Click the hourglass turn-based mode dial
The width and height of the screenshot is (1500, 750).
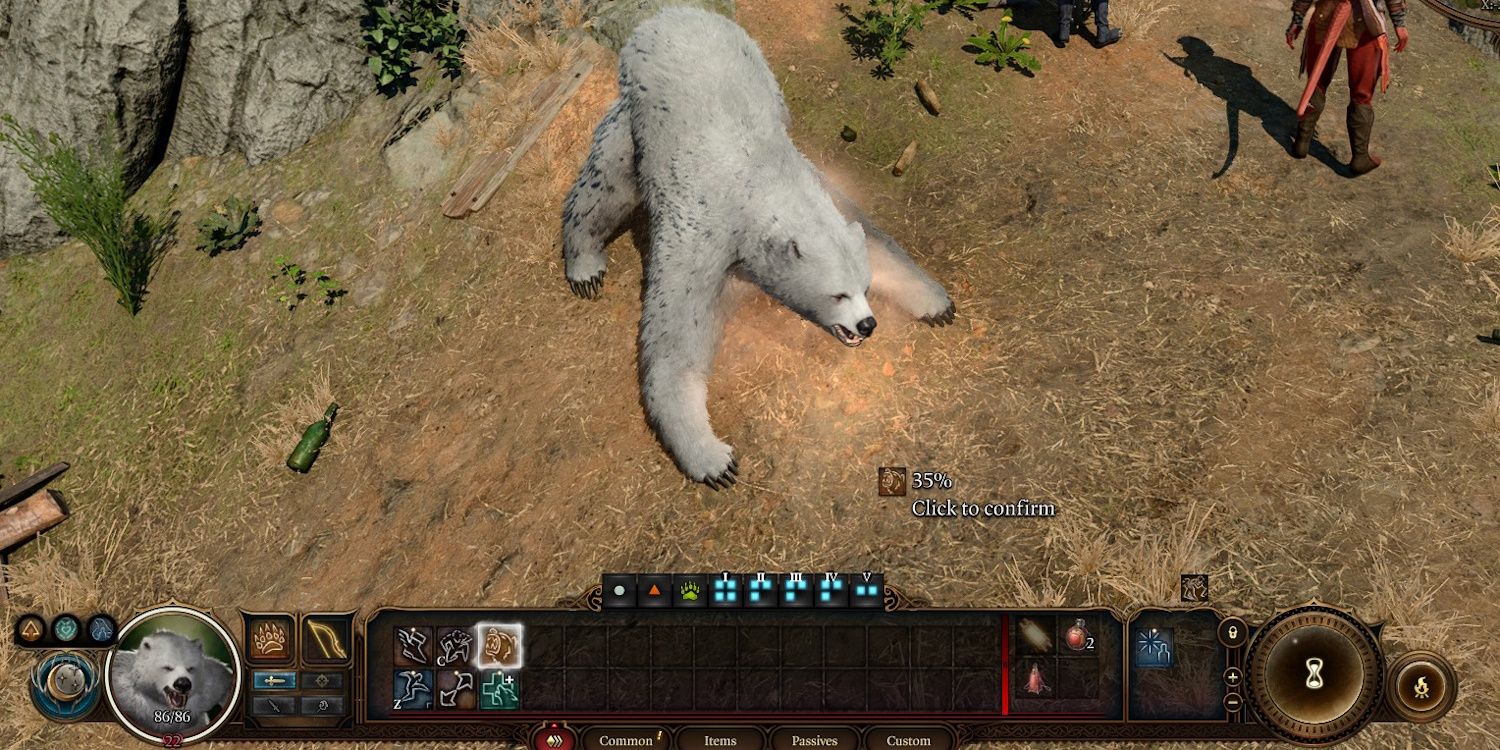pyautogui.click(x=1313, y=670)
